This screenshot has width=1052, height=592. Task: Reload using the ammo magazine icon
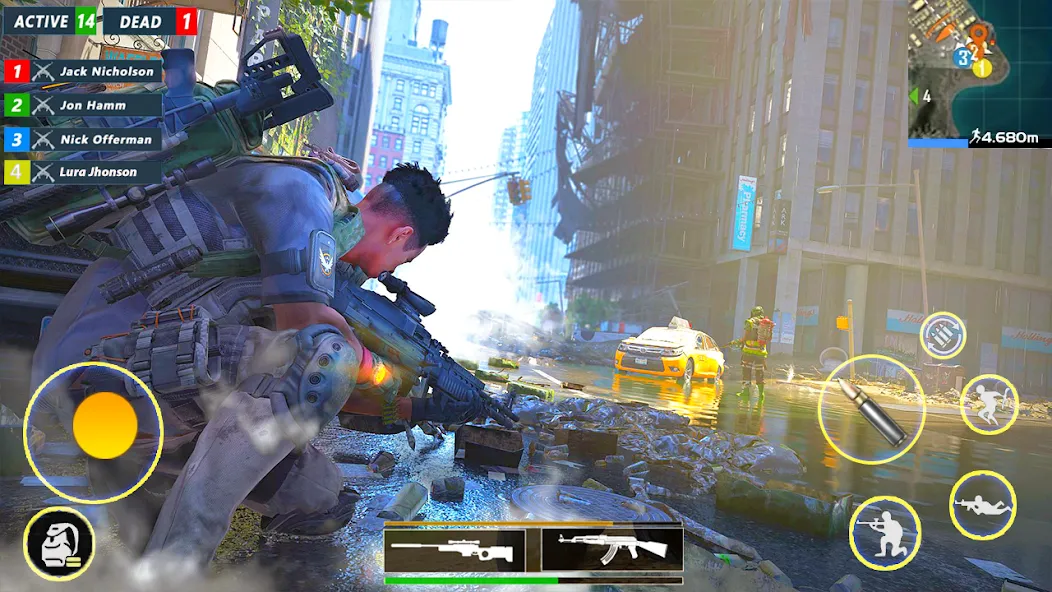[942, 336]
